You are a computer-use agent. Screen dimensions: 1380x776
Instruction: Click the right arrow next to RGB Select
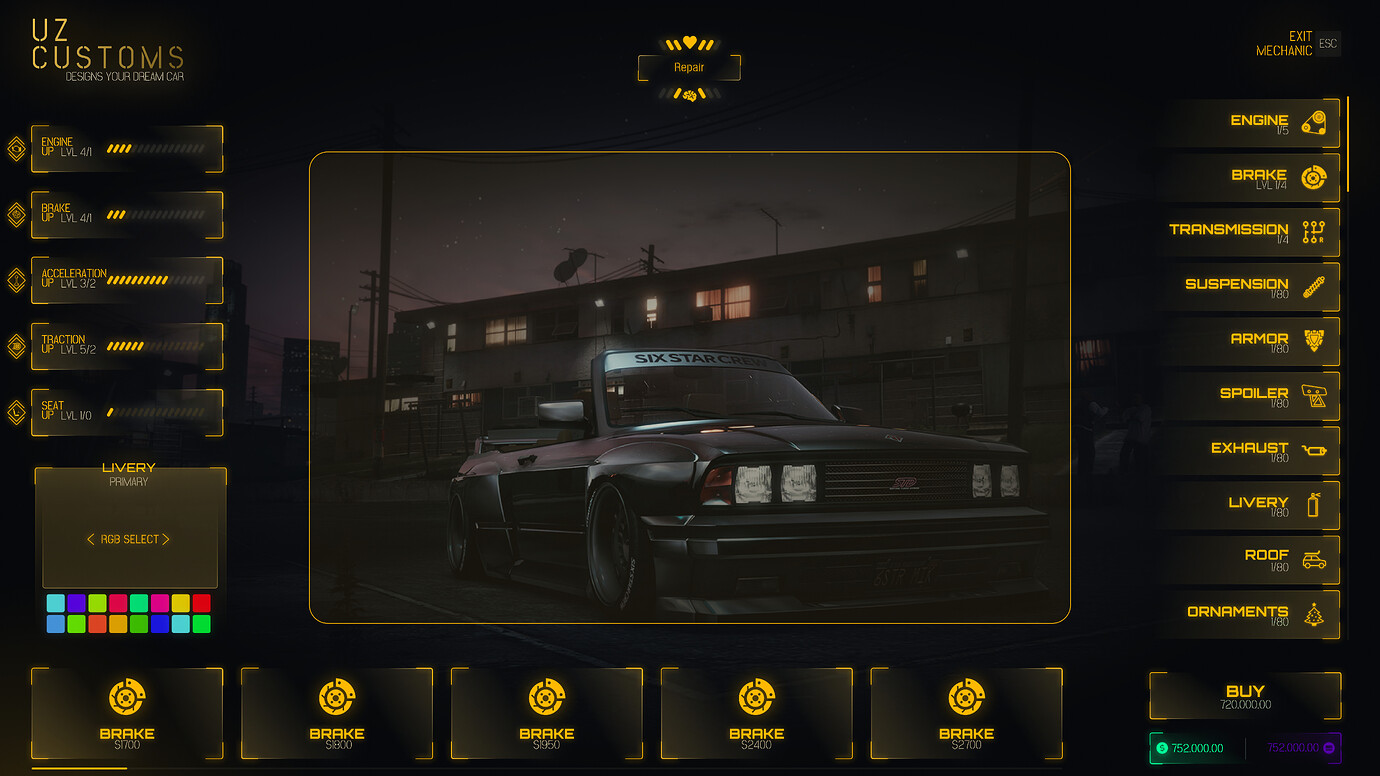pyautogui.click(x=166, y=539)
